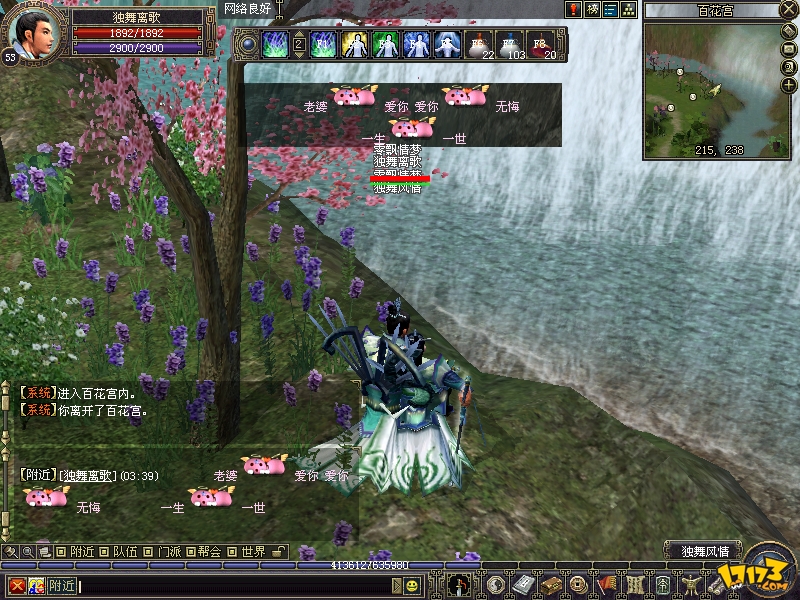Toggle the 帮会 chat channel checkbox
This screenshot has width=800, height=600.
pyautogui.click(x=190, y=551)
